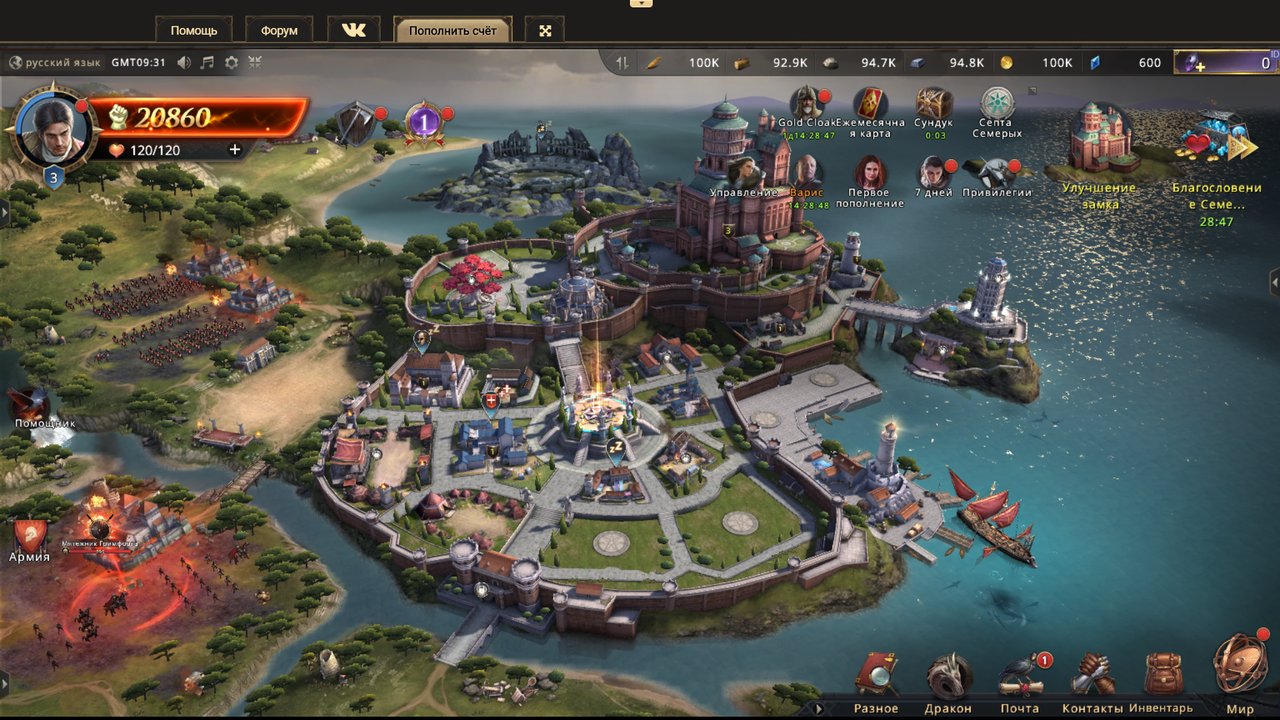
Task: Toggle sound with the speaker icon
Action: (x=184, y=62)
